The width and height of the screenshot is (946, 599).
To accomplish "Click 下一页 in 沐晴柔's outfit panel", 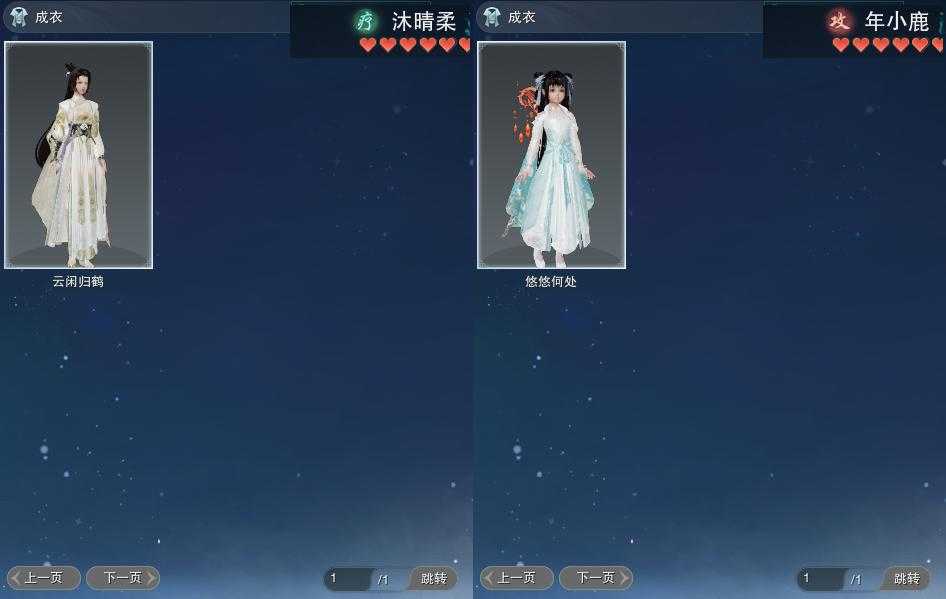I will pyautogui.click(x=122, y=578).
